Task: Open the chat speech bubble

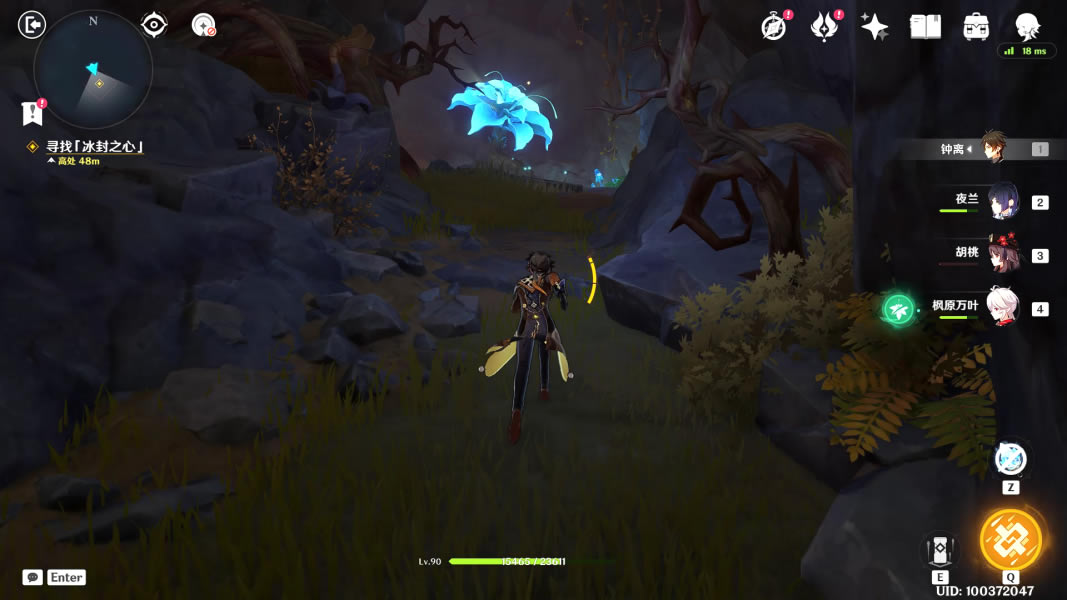Action: point(32,577)
